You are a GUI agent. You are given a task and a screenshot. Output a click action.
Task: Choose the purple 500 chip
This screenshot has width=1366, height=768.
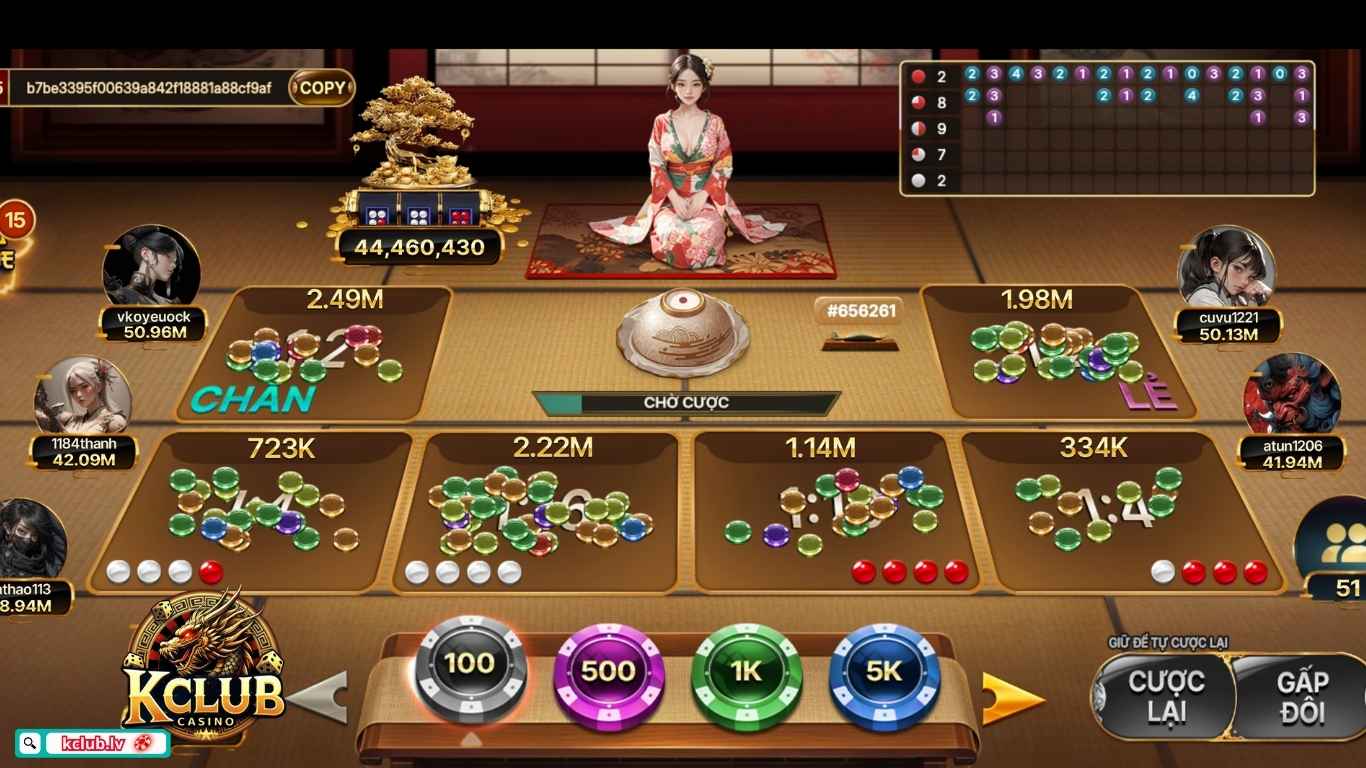point(608,671)
